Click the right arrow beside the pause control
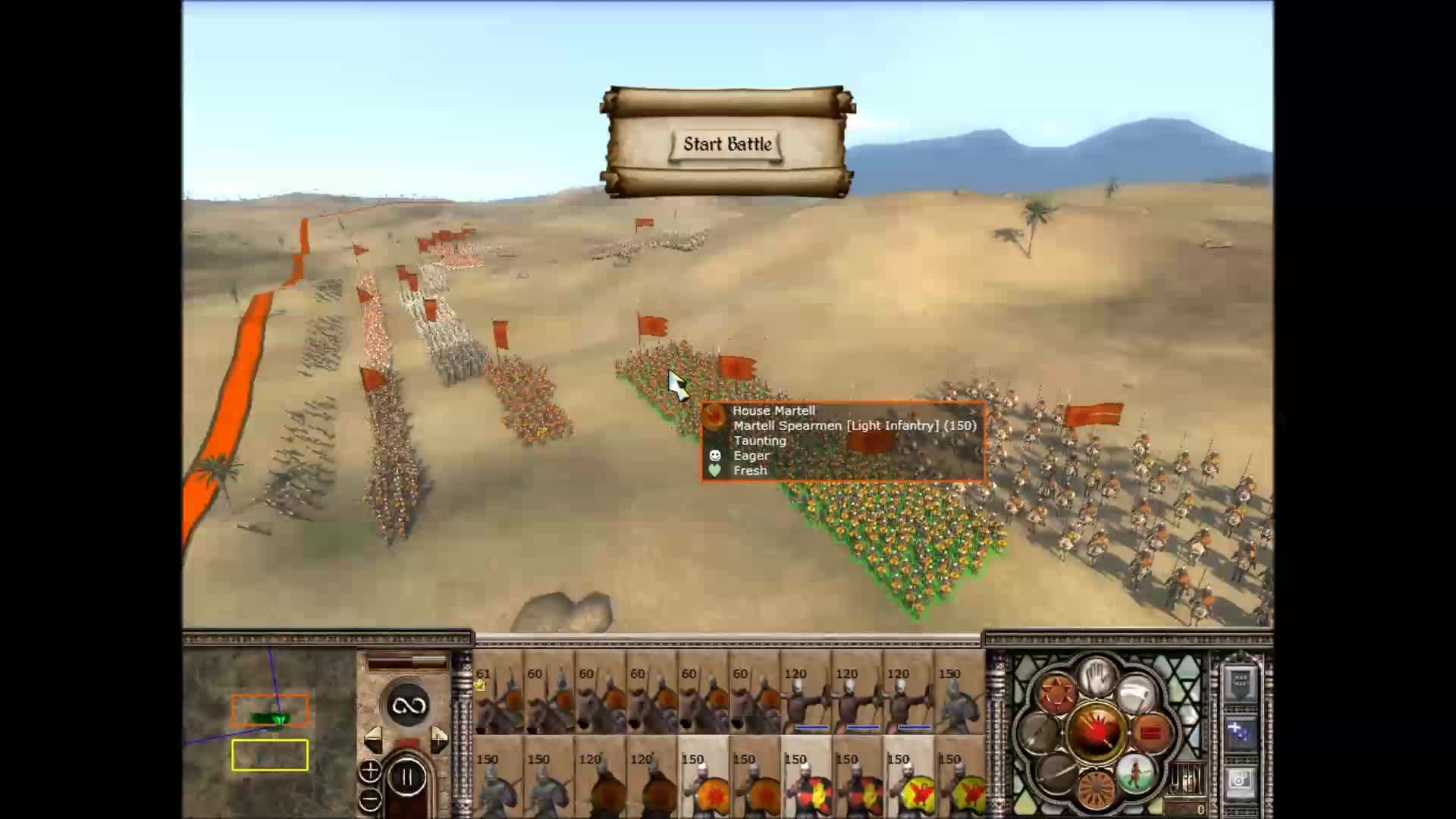1456x819 pixels. (438, 739)
